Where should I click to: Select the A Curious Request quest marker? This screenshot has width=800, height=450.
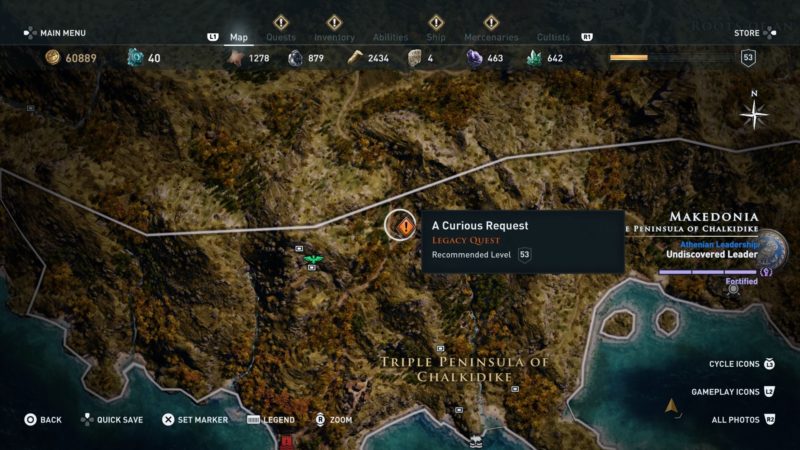point(404,226)
